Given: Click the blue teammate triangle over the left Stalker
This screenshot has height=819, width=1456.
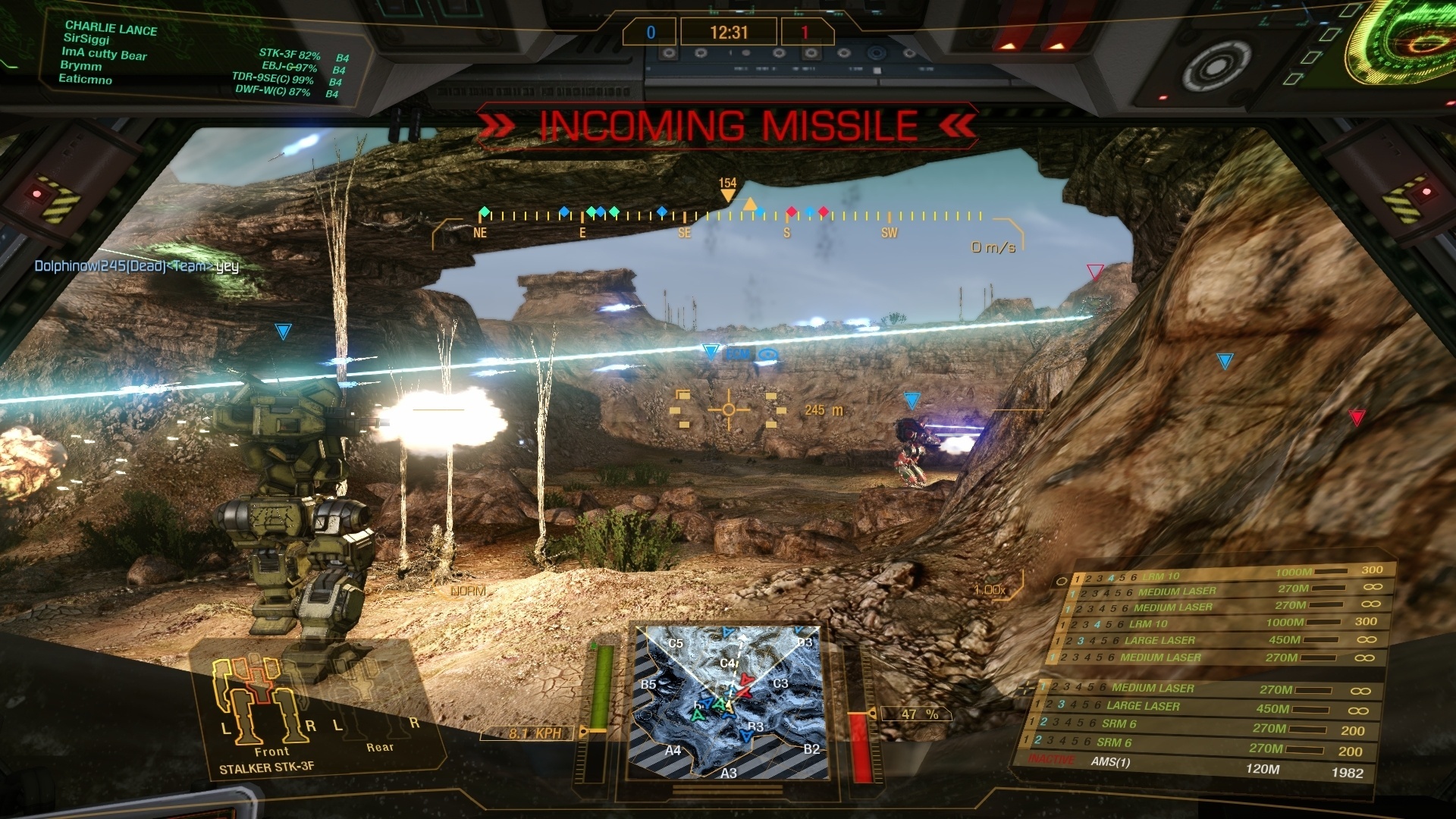Looking at the screenshot, I should click(x=281, y=330).
